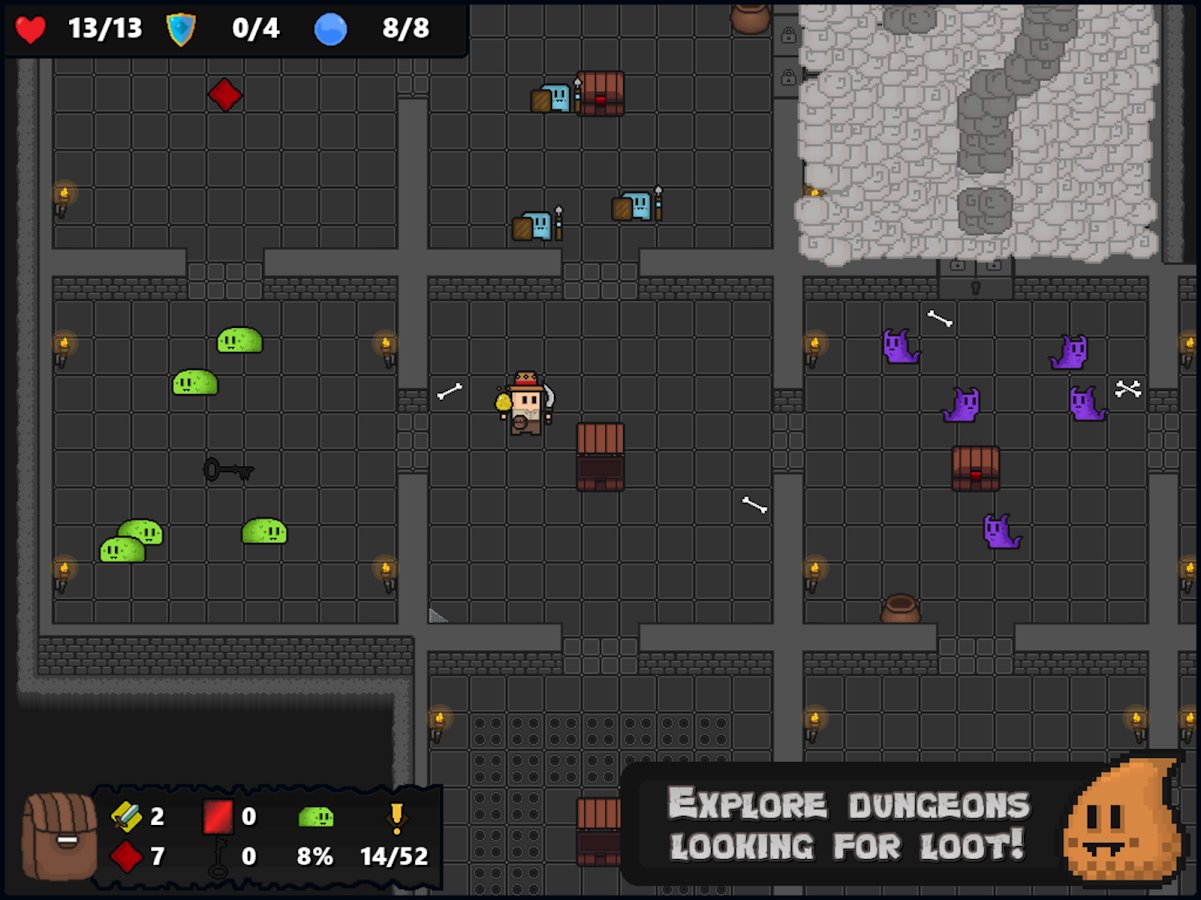Screen dimensions: 1201x900
Task: Open the backpack inventory
Action: [59, 836]
